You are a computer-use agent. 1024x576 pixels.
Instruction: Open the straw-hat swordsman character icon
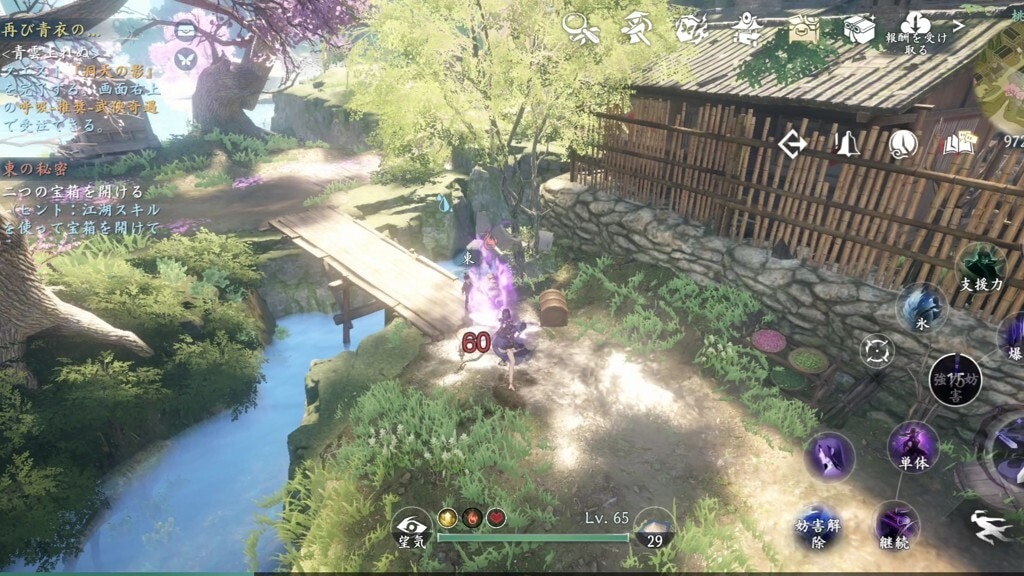click(636, 28)
